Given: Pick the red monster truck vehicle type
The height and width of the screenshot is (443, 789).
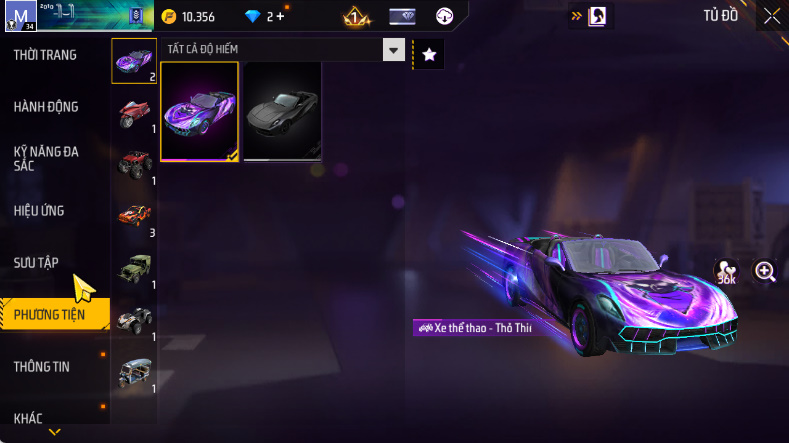Looking at the screenshot, I should click(x=134, y=163).
